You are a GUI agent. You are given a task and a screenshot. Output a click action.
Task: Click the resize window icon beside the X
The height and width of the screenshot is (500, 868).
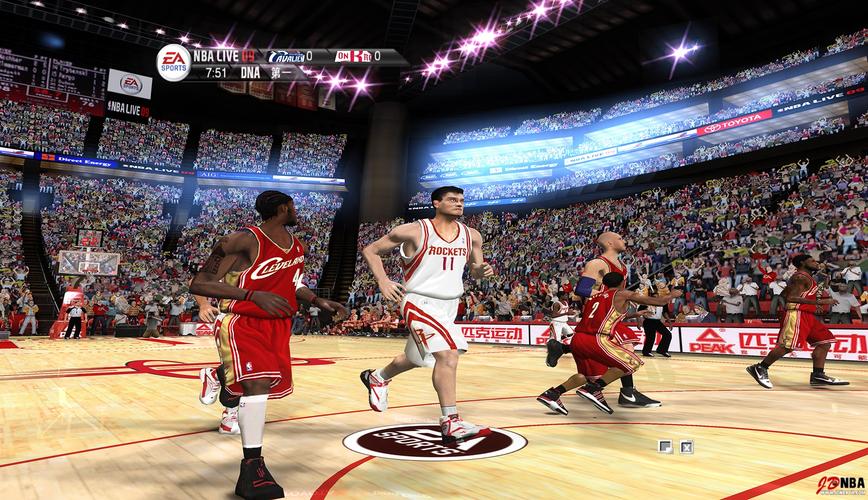click(665, 447)
